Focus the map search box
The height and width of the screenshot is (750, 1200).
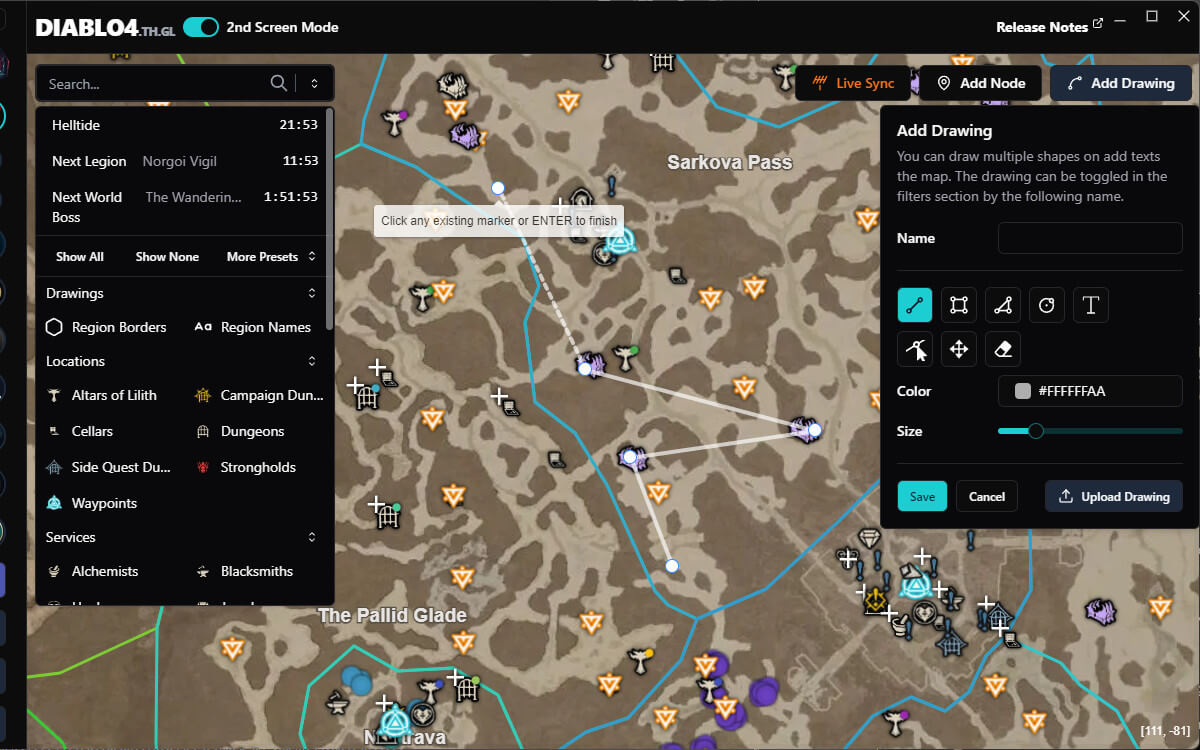155,84
